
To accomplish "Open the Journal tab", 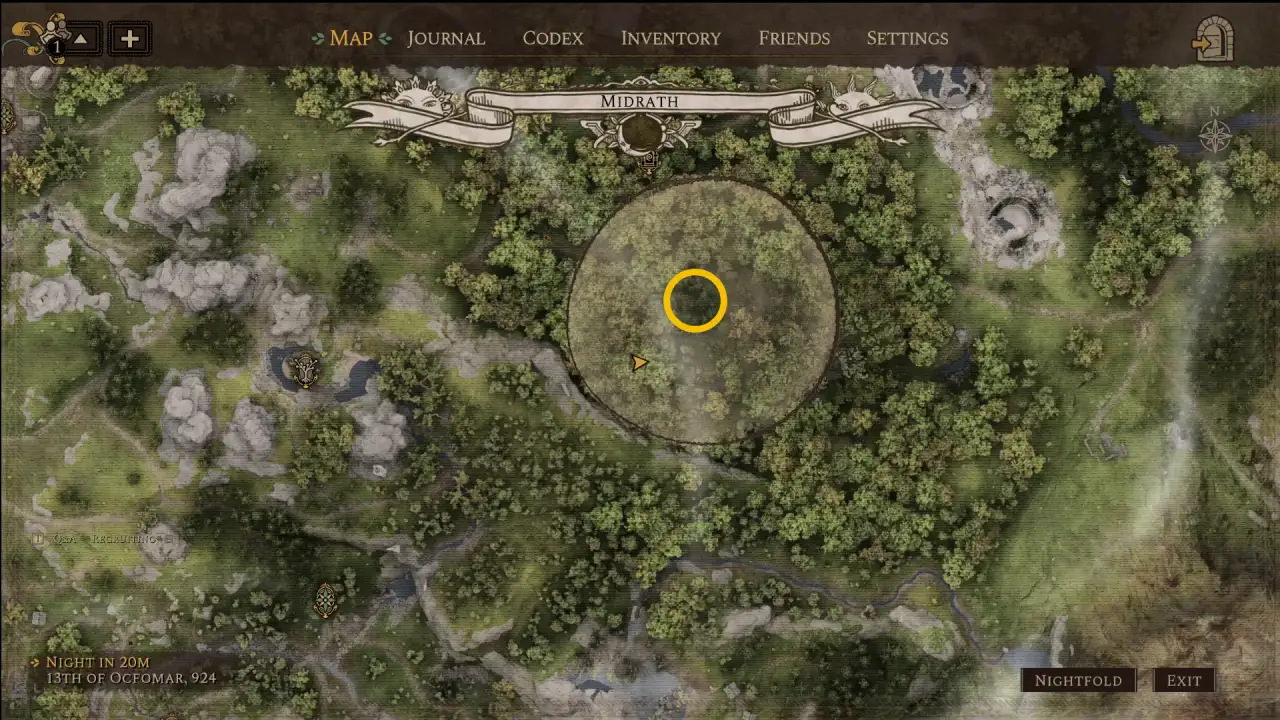I will 446,39.
